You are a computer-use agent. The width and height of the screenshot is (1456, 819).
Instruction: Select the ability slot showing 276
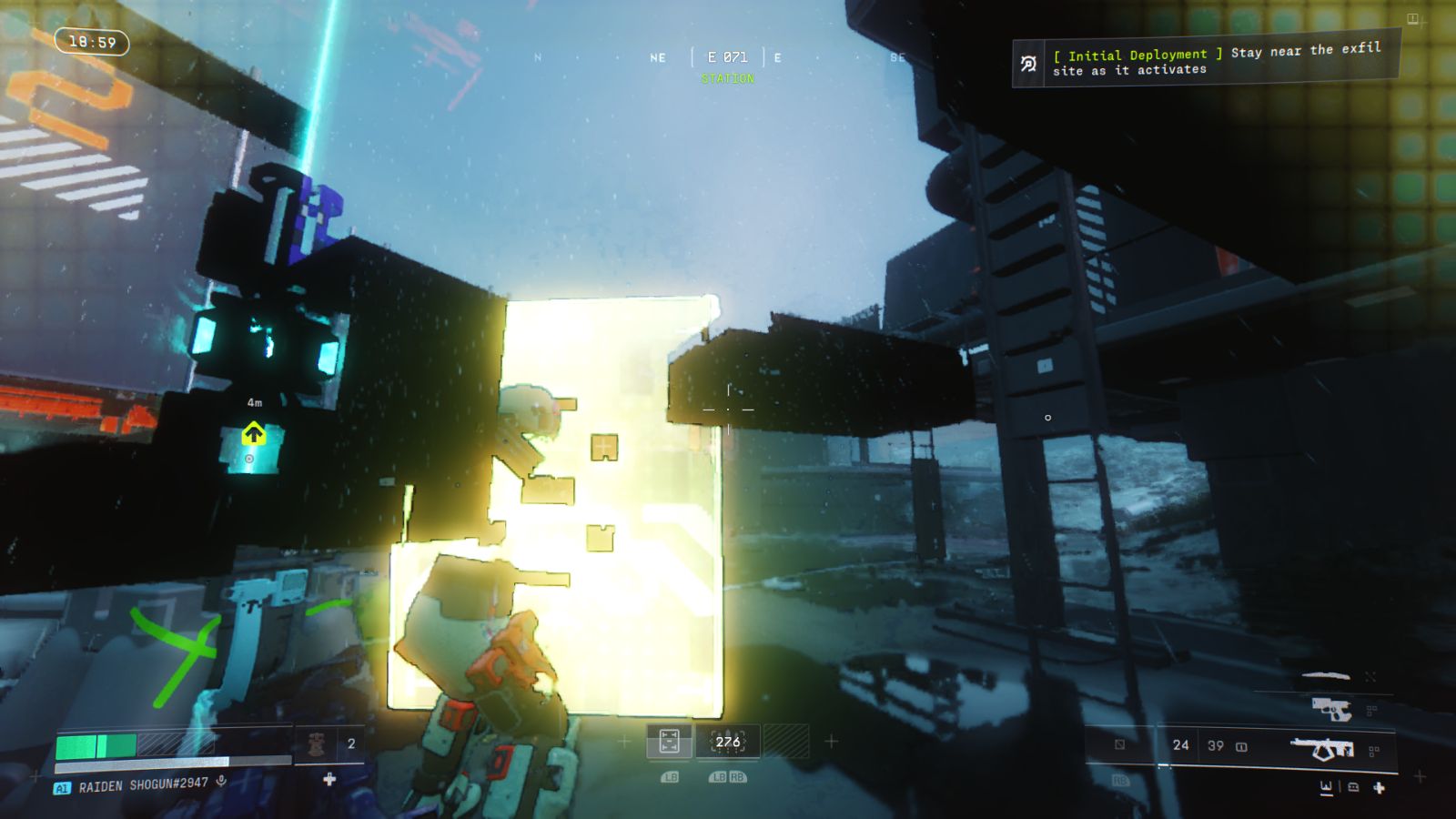[728, 742]
